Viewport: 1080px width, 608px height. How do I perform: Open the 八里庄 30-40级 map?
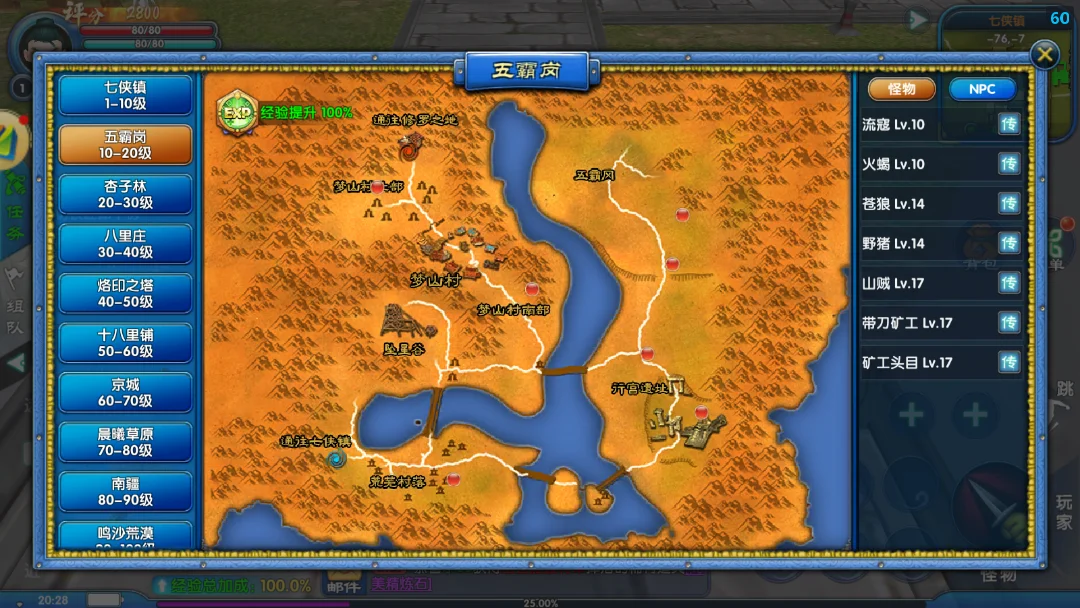(x=125, y=244)
